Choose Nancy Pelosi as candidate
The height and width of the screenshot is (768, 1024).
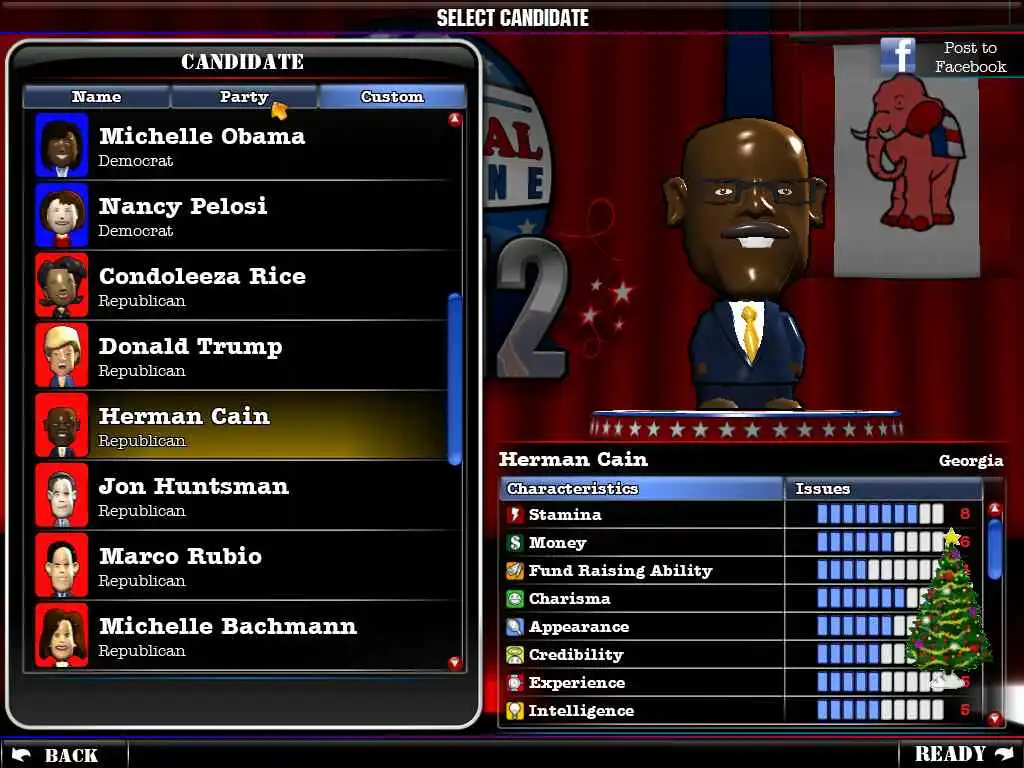click(240, 216)
